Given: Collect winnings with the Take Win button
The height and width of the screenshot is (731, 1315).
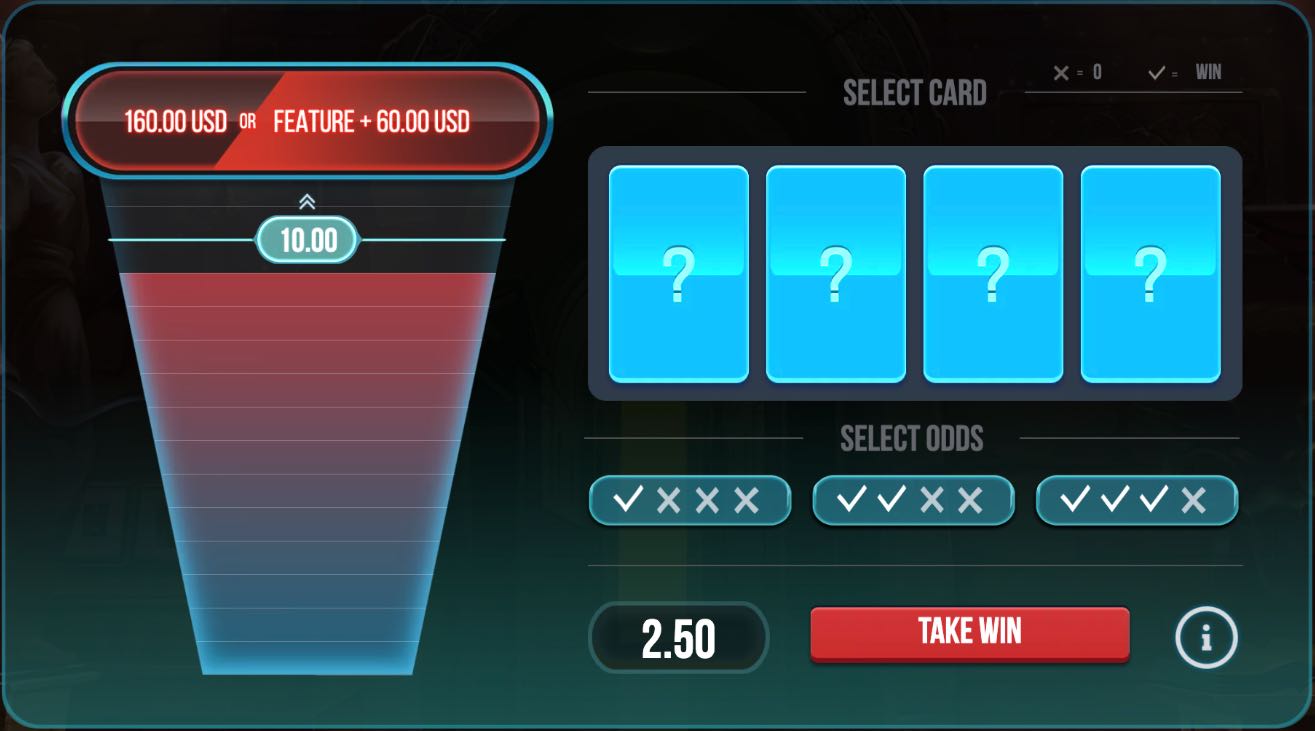Looking at the screenshot, I should pos(969,633).
